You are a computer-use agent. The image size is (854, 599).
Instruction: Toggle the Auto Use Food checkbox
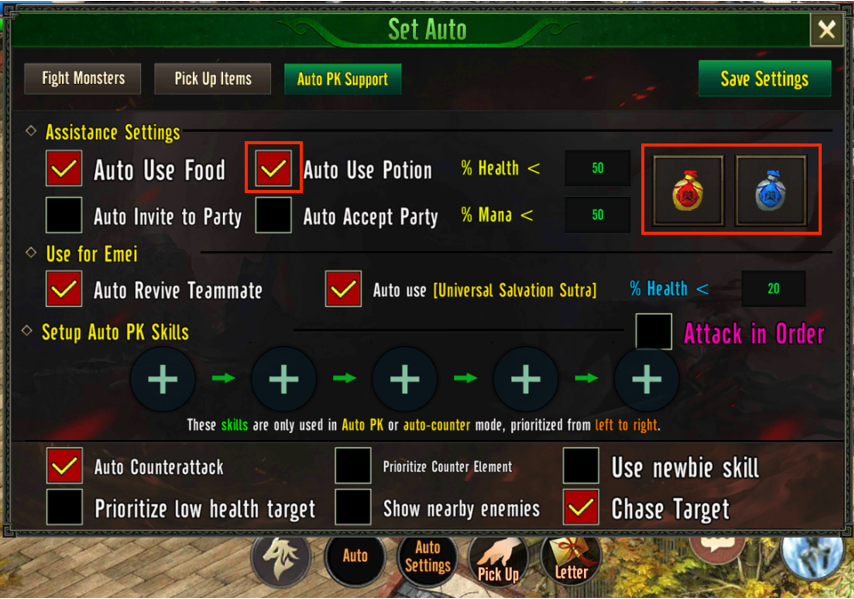tap(64, 169)
